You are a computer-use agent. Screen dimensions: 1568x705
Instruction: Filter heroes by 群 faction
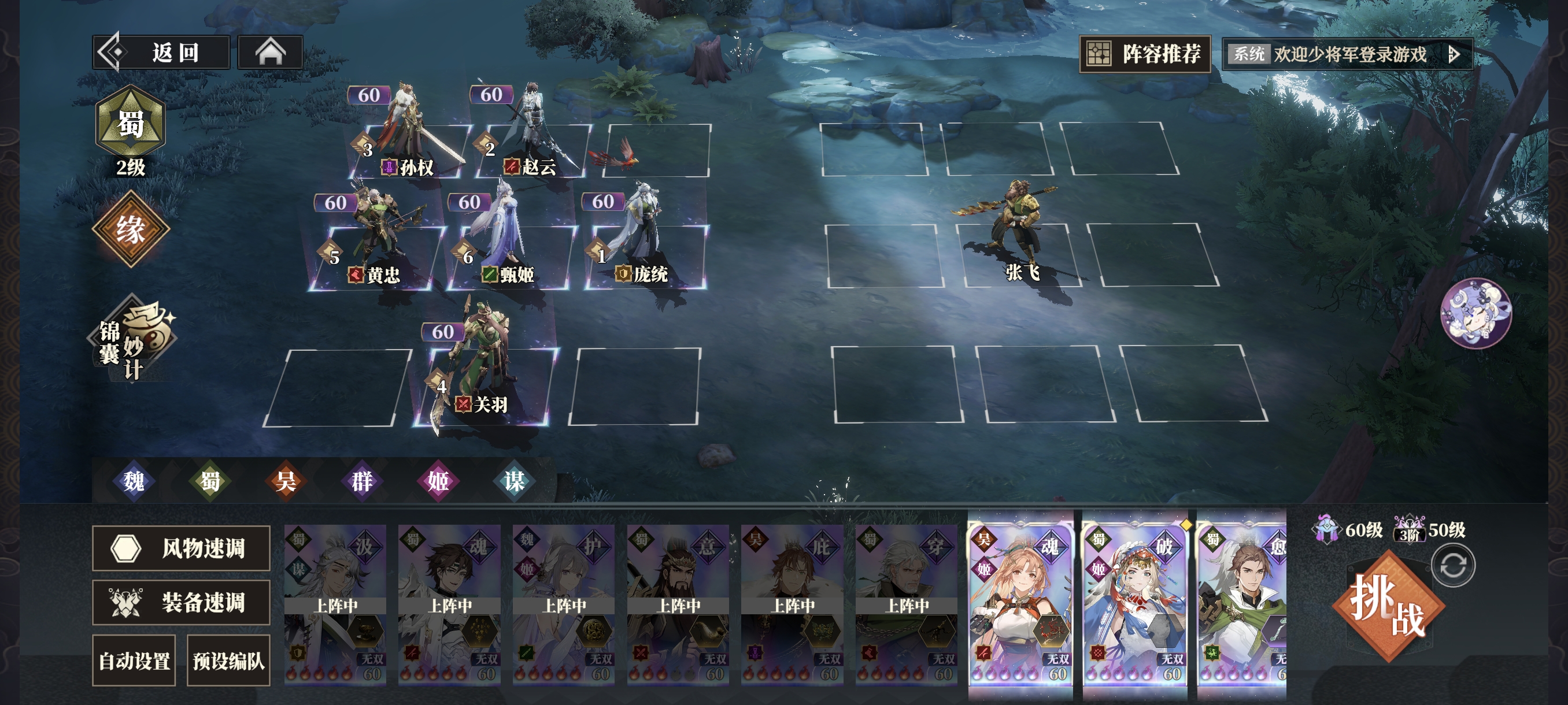point(361,481)
